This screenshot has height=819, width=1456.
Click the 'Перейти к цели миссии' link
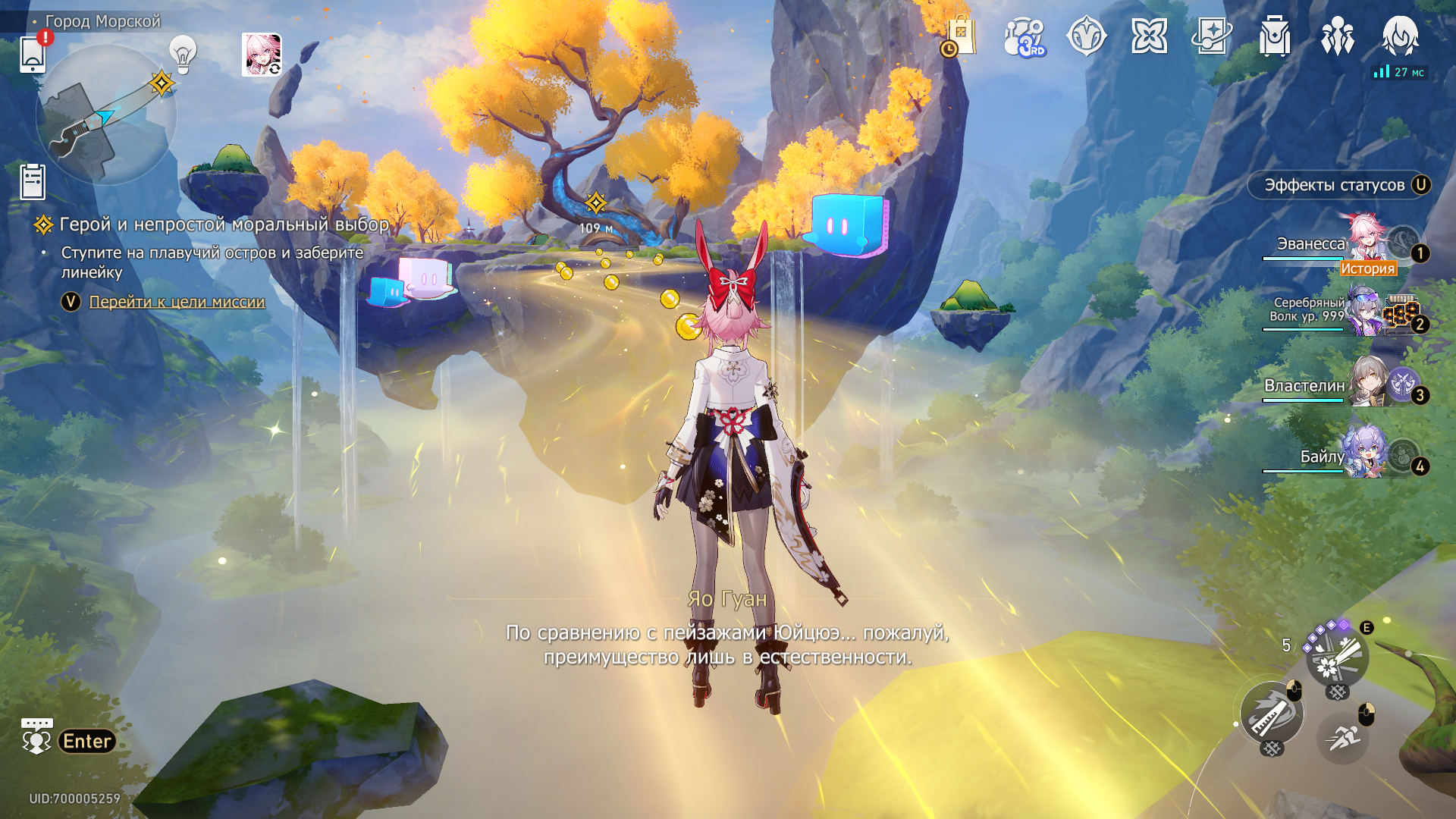click(x=177, y=302)
